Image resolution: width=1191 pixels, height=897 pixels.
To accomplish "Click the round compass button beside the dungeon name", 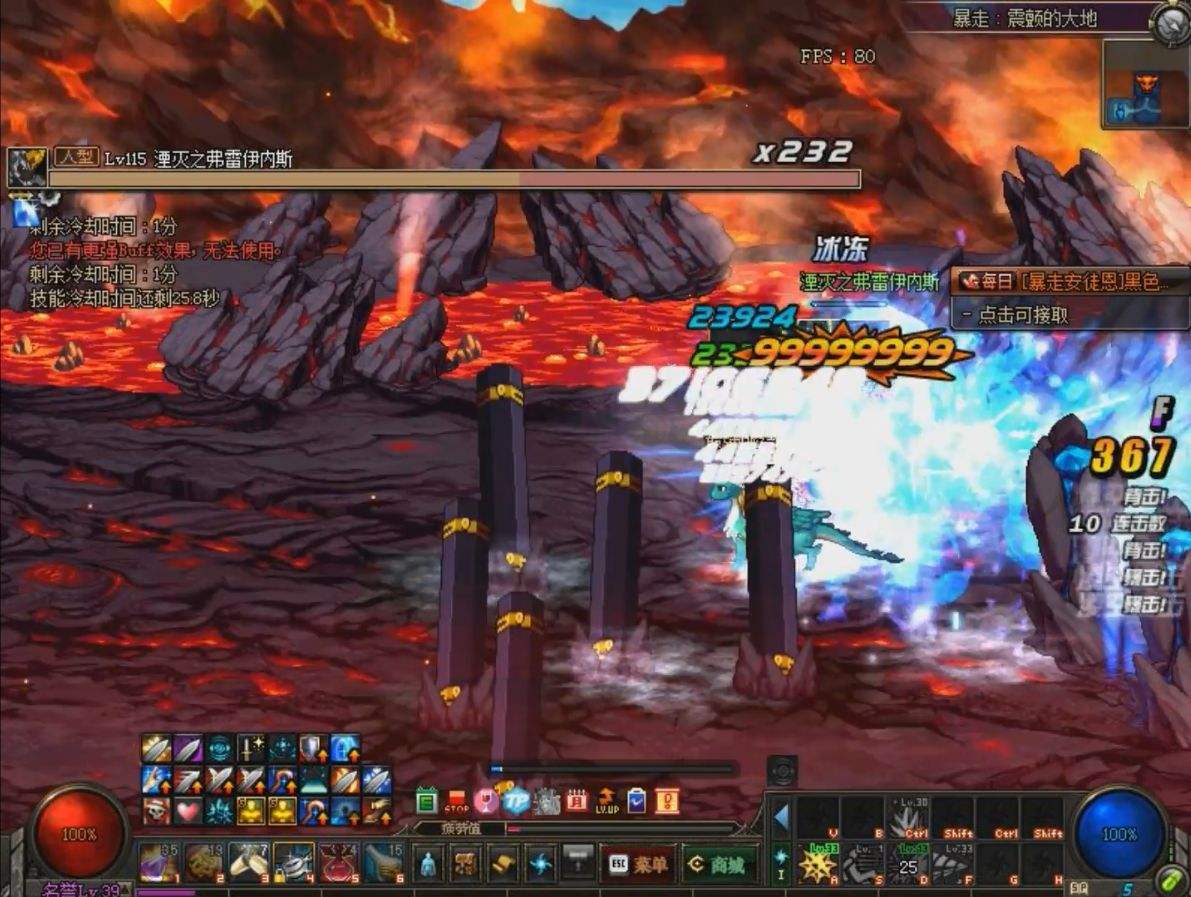I will coord(1167,22).
